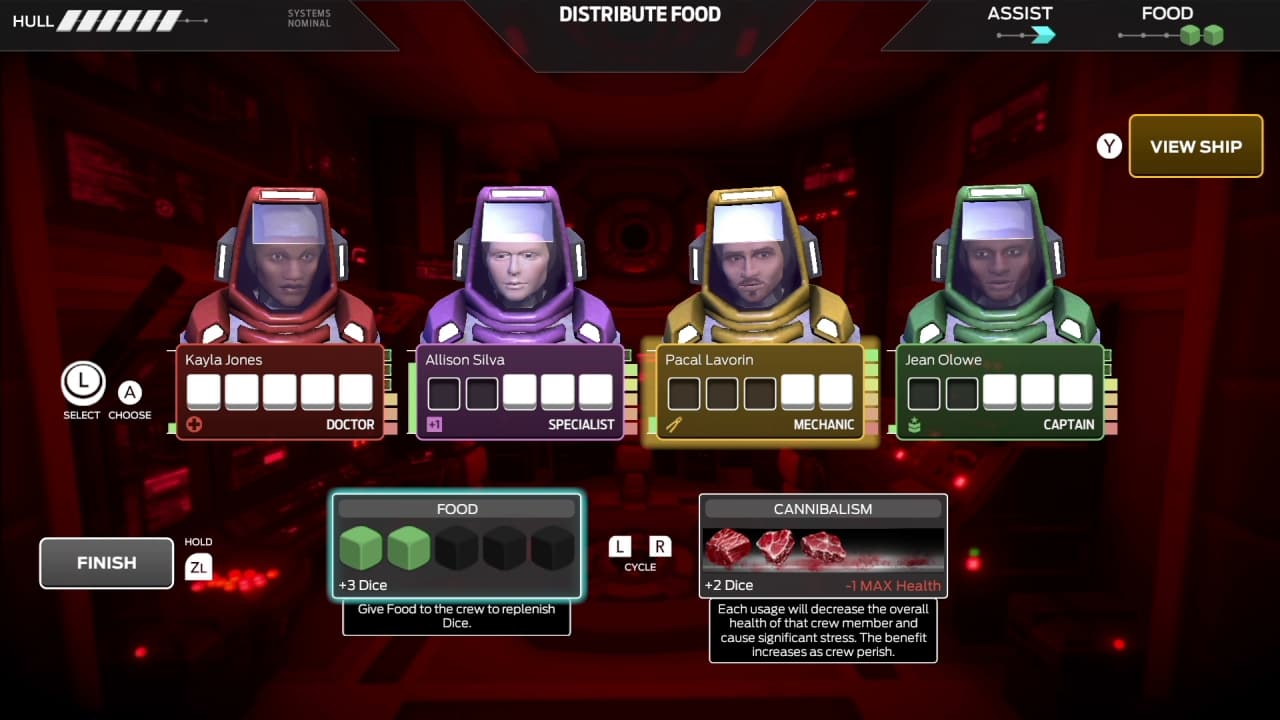Click the L select button prompt icon
The image size is (1280, 720).
click(82, 384)
